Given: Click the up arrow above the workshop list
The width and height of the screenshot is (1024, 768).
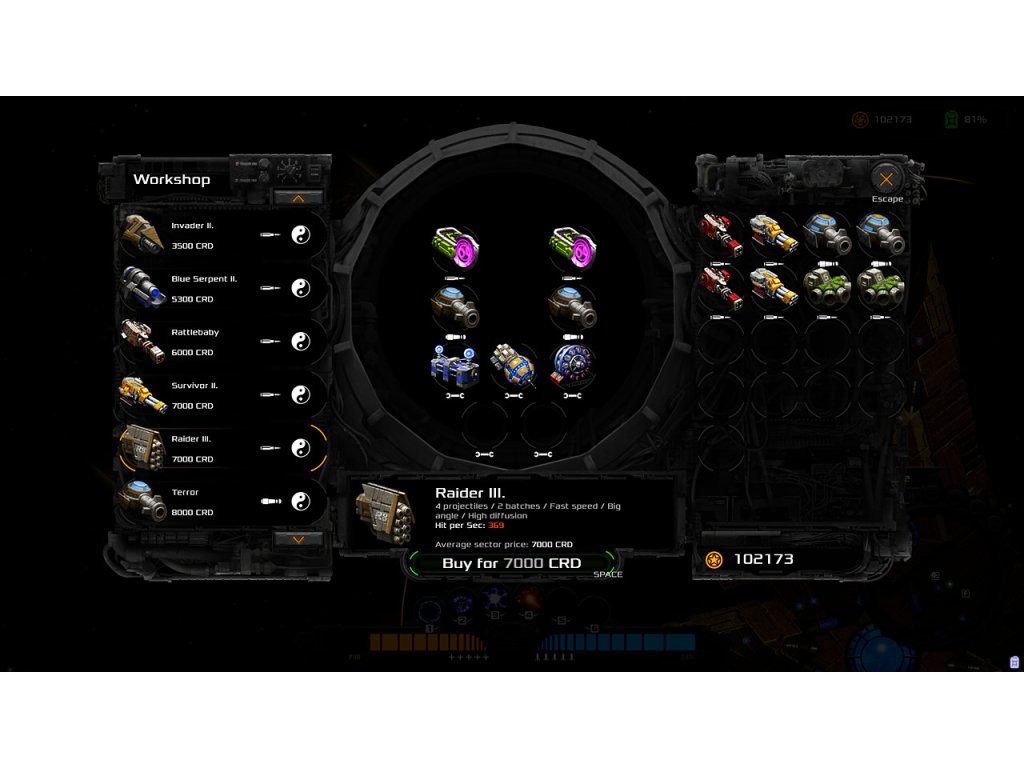Looking at the screenshot, I should (298, 198).
